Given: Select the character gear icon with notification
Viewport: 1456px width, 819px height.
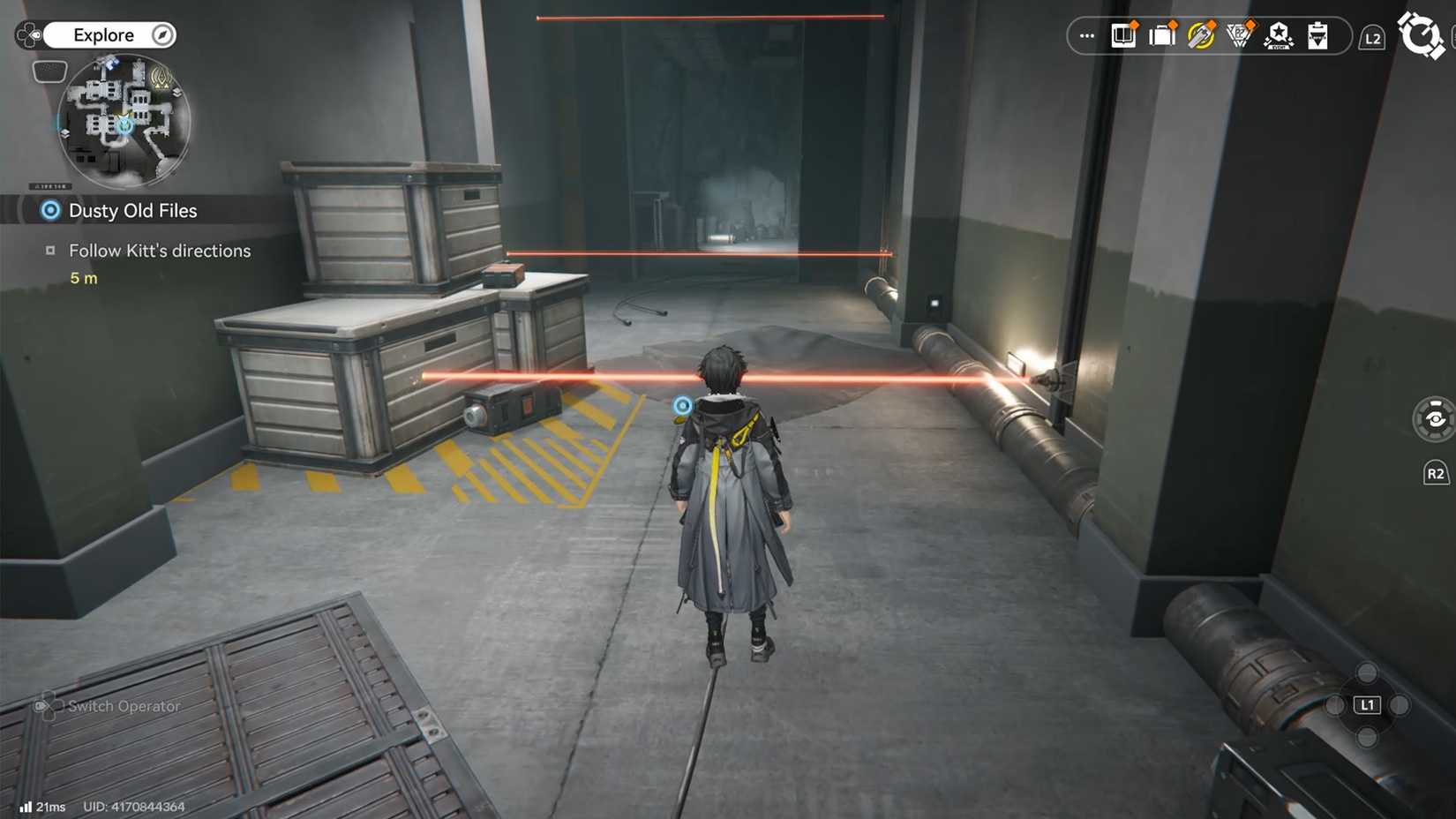Looking at the screenshot, I should (1203, 35).
